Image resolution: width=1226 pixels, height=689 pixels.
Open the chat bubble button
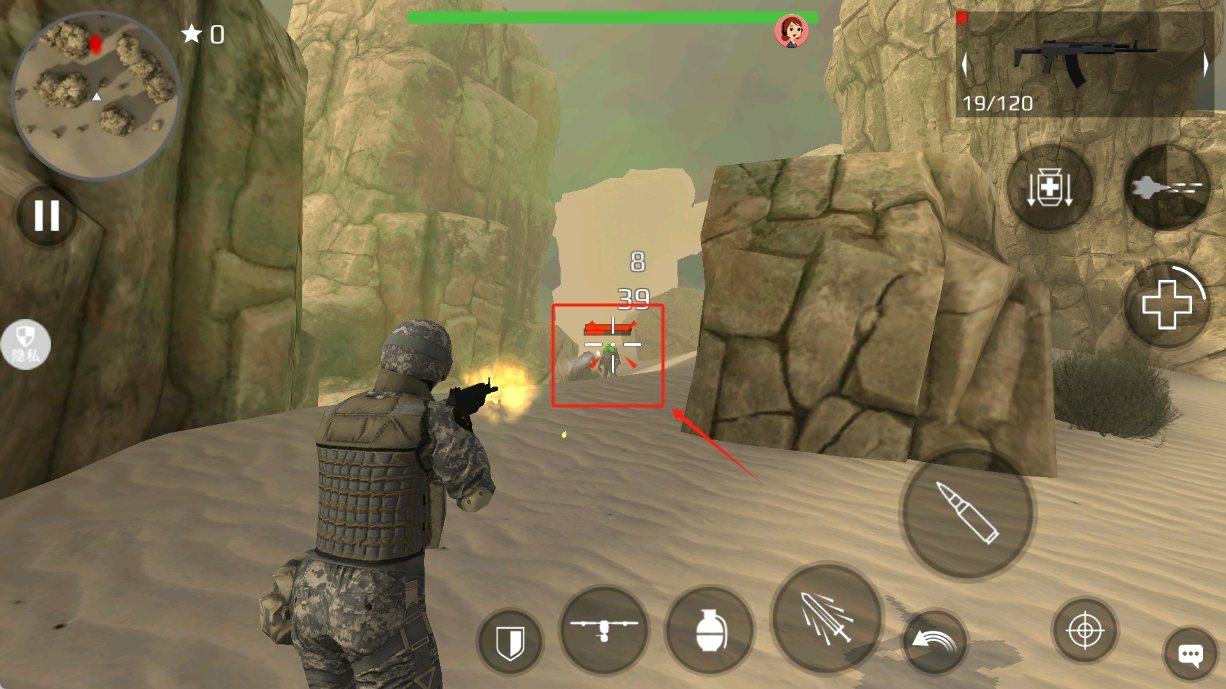(x=1190, y=655)
